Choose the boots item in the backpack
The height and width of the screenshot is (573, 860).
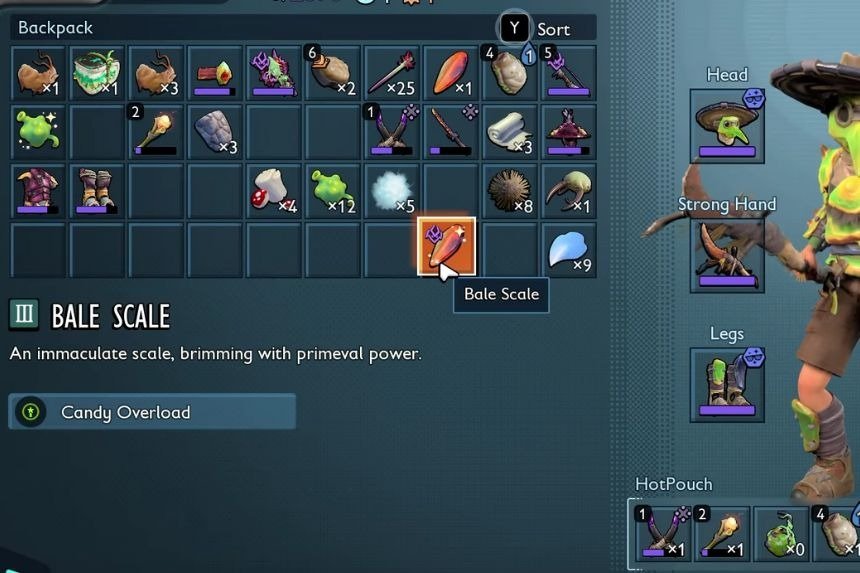[97, 190]
